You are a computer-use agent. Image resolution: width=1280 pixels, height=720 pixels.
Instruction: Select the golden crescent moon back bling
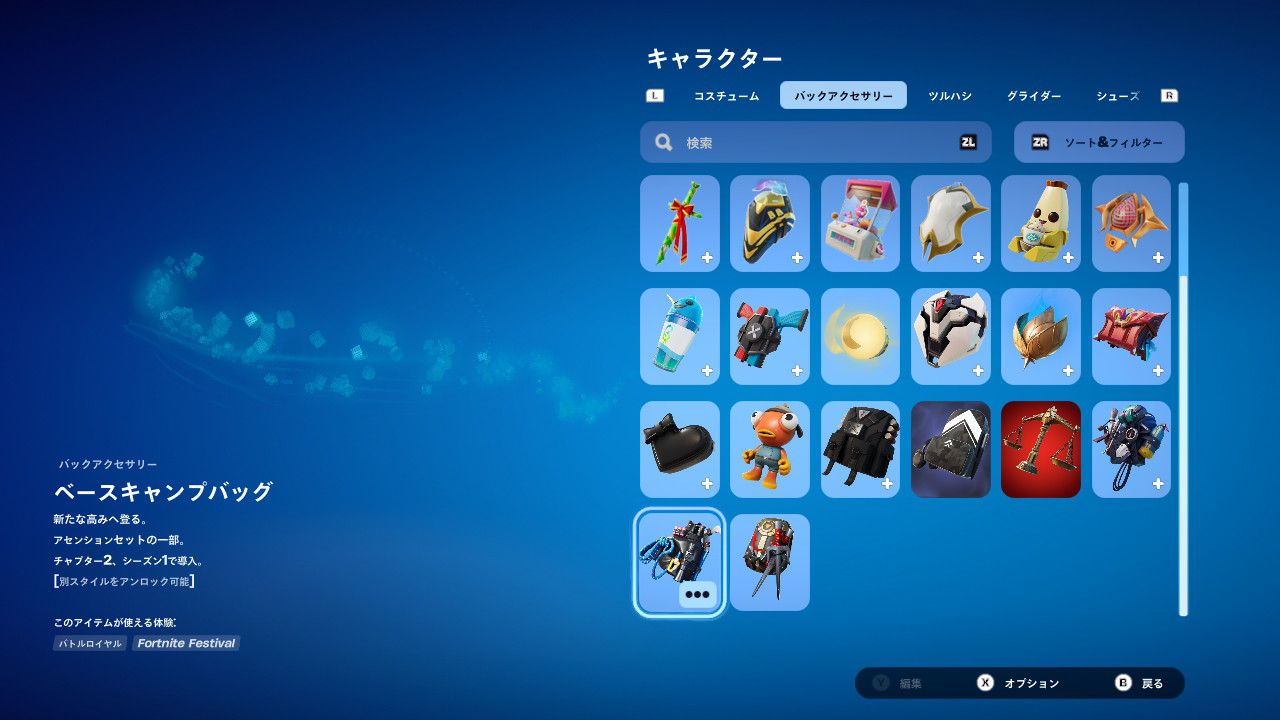pyautogui.click(x=860, y=336)
